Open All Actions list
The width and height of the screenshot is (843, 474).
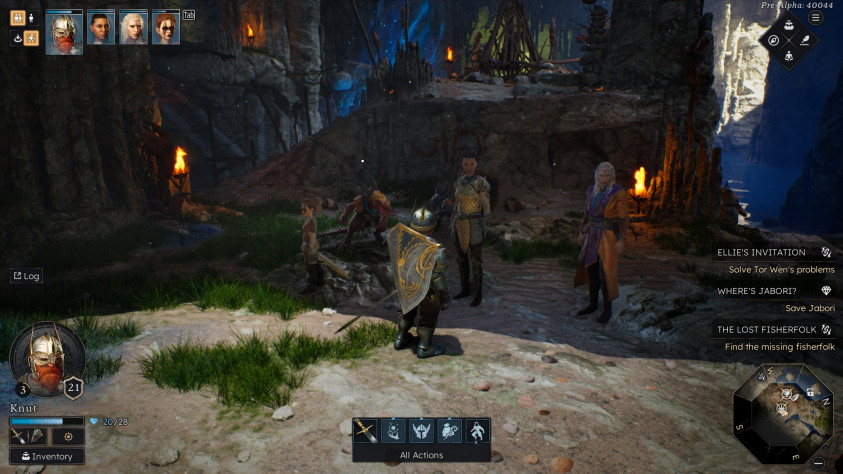420,455
